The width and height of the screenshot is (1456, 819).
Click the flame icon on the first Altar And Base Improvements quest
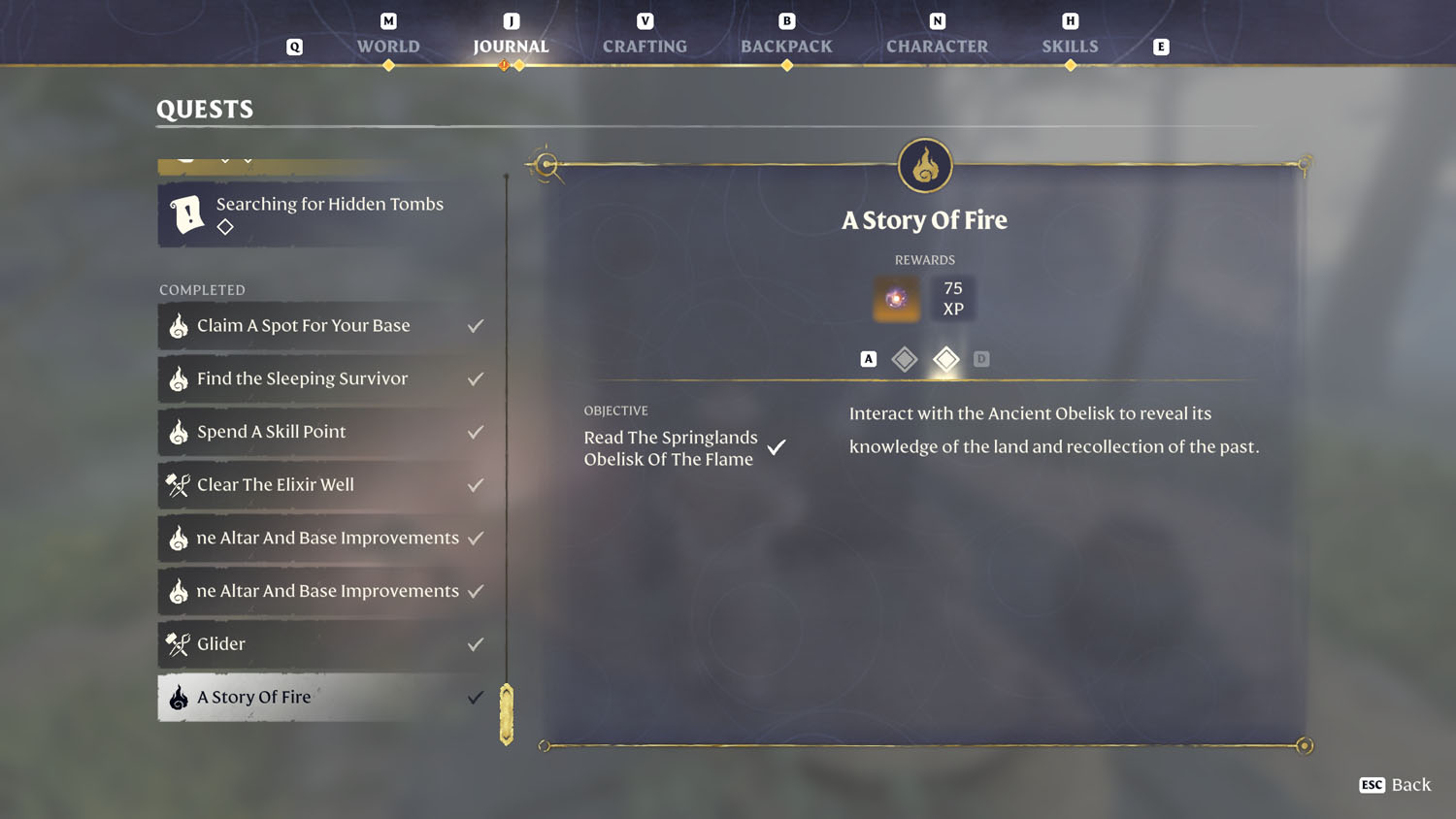point(179,539)
